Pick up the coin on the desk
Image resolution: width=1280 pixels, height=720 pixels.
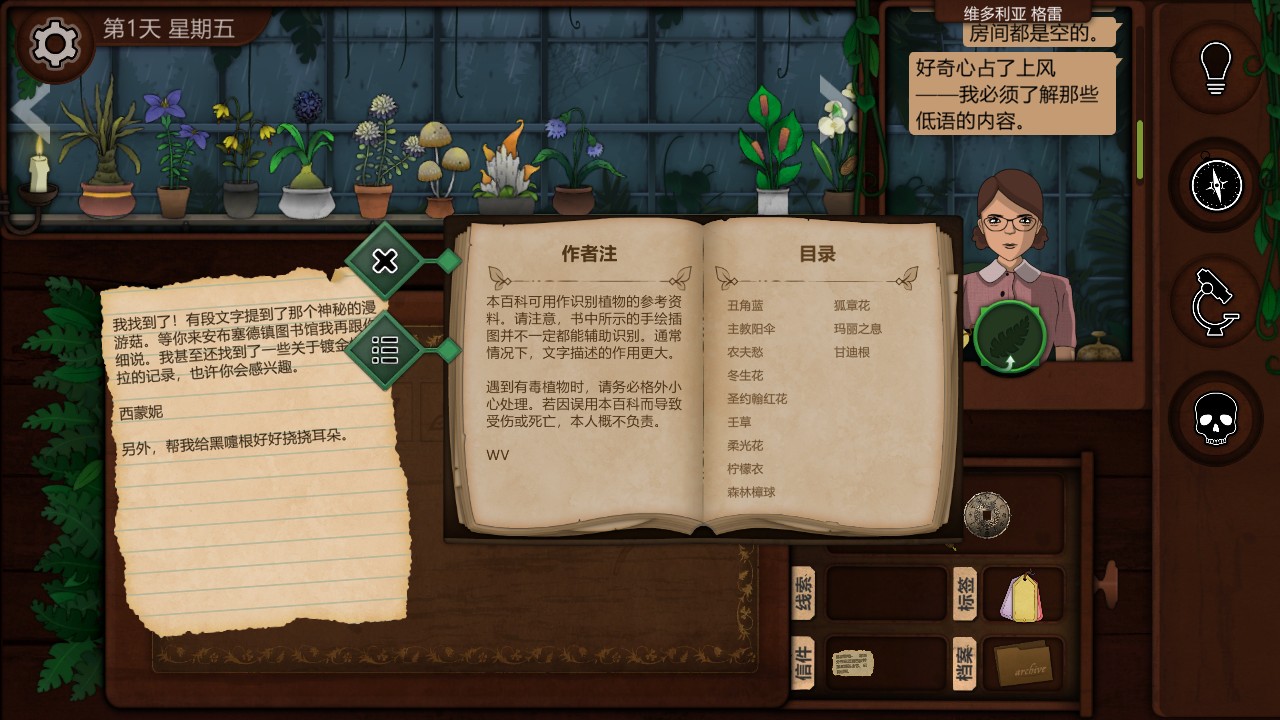[986, 514]
